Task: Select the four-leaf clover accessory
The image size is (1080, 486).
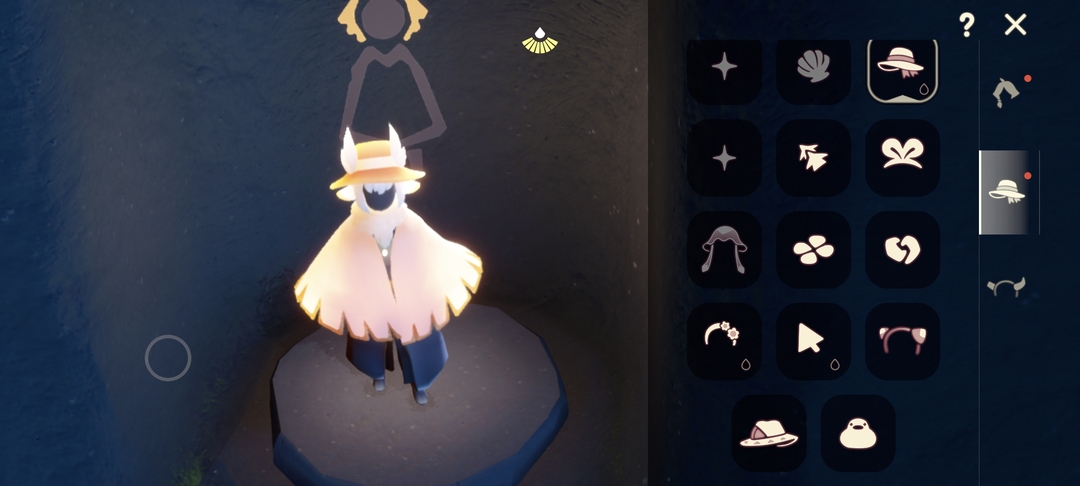Action: coord(813,249)
